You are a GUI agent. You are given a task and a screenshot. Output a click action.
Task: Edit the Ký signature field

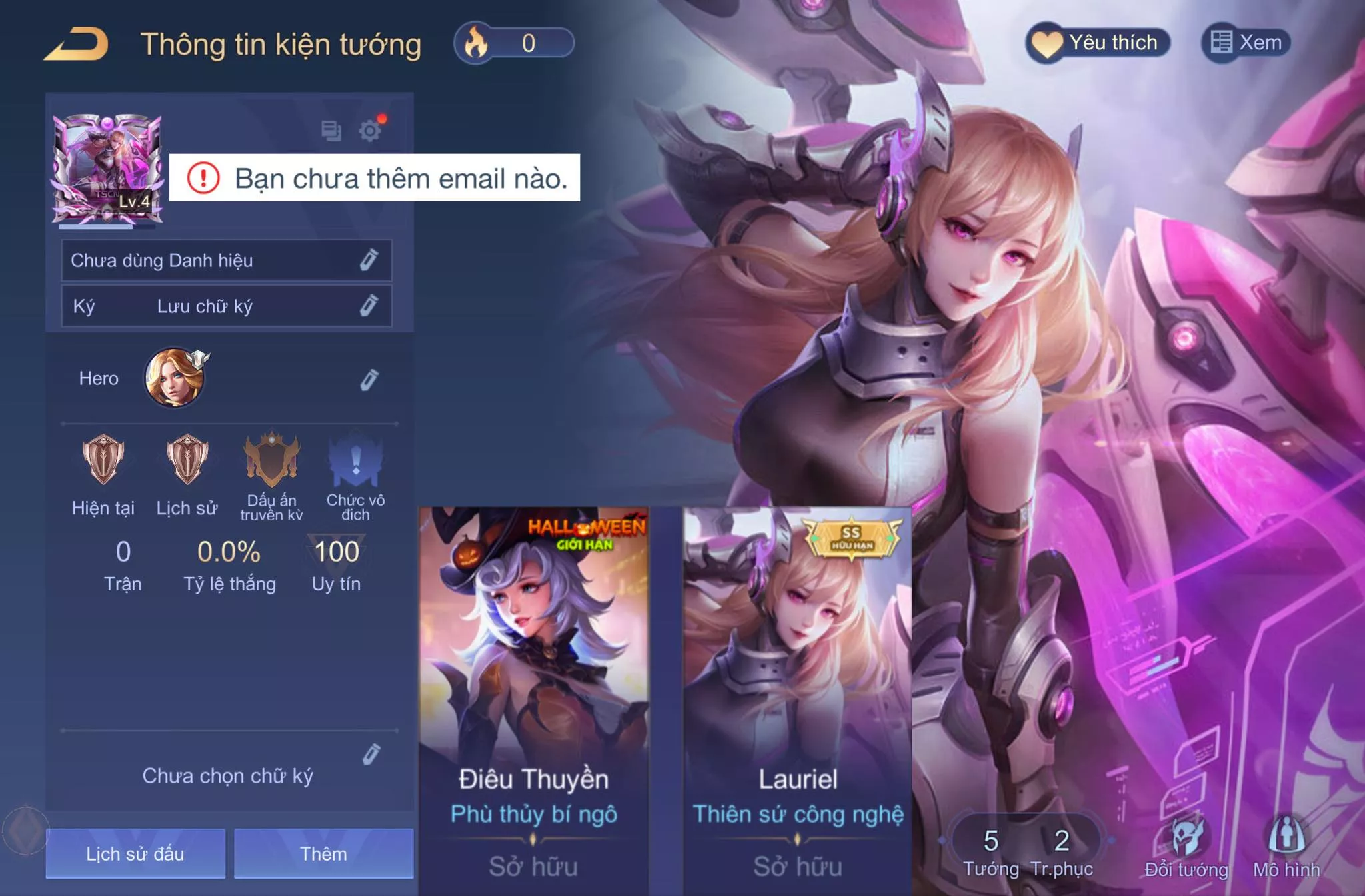(369, 306)
